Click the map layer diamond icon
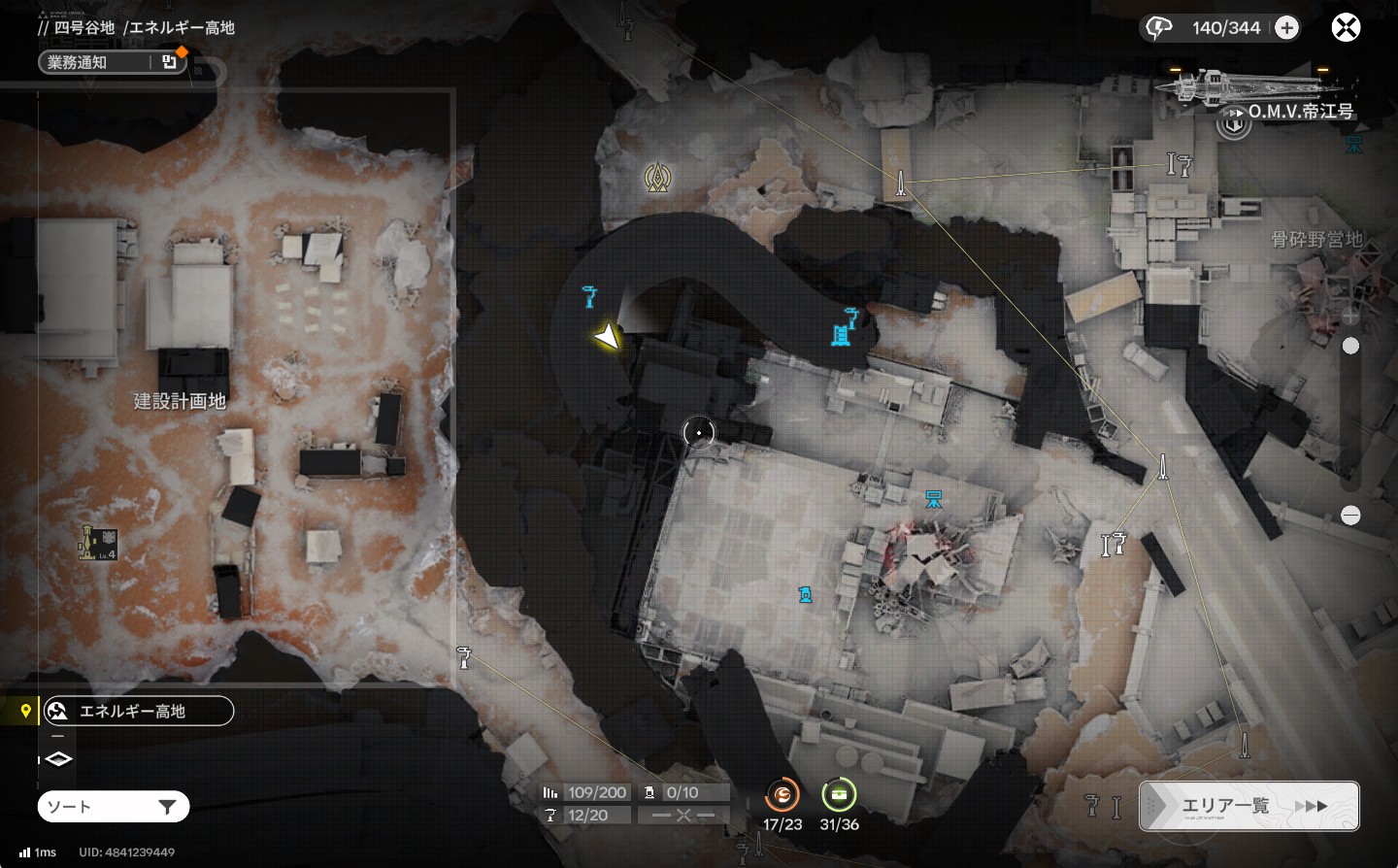 click(x=58, y=759)
